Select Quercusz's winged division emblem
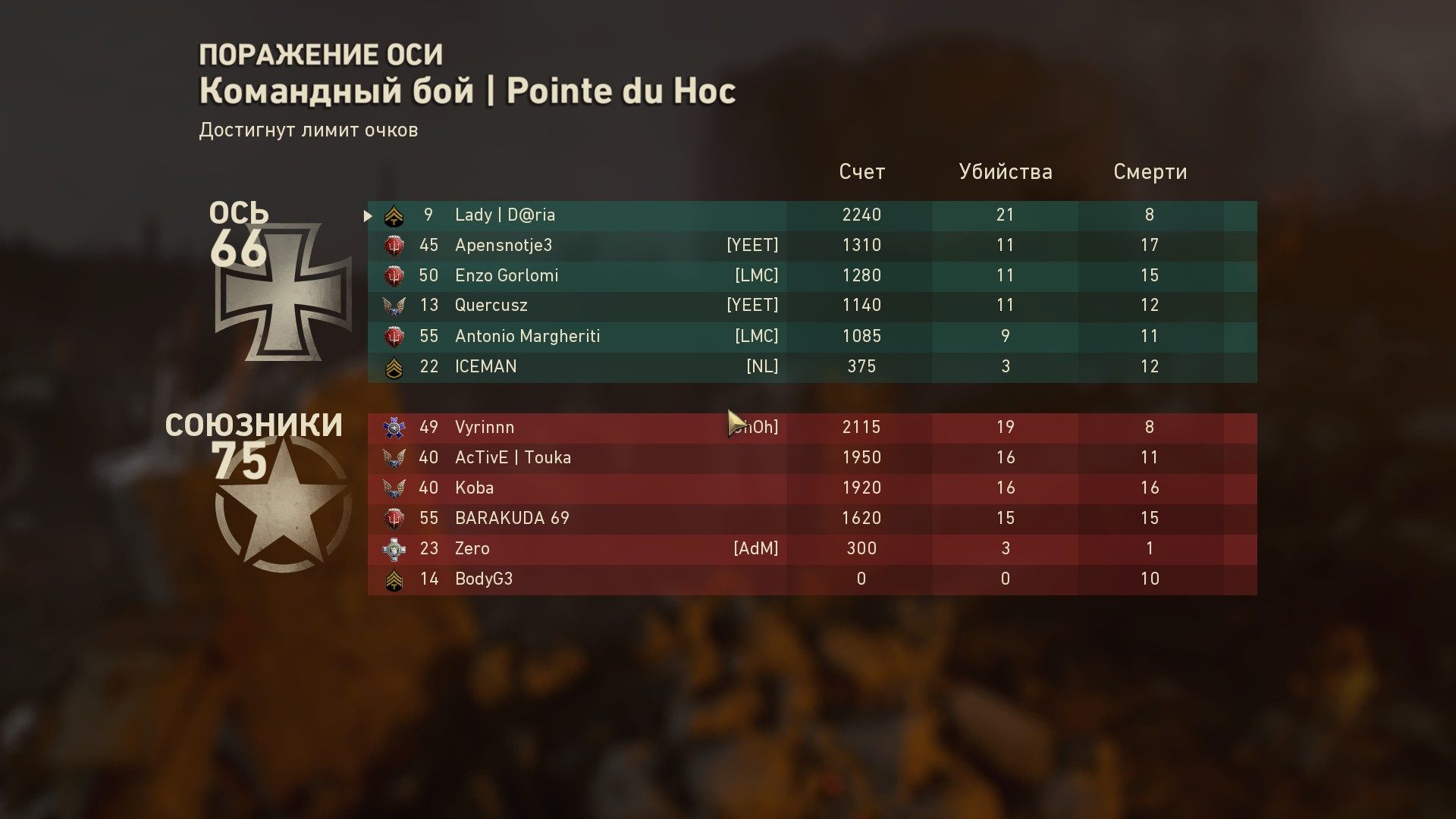This screenshot has height=819, width=1456. coord(394,306)
